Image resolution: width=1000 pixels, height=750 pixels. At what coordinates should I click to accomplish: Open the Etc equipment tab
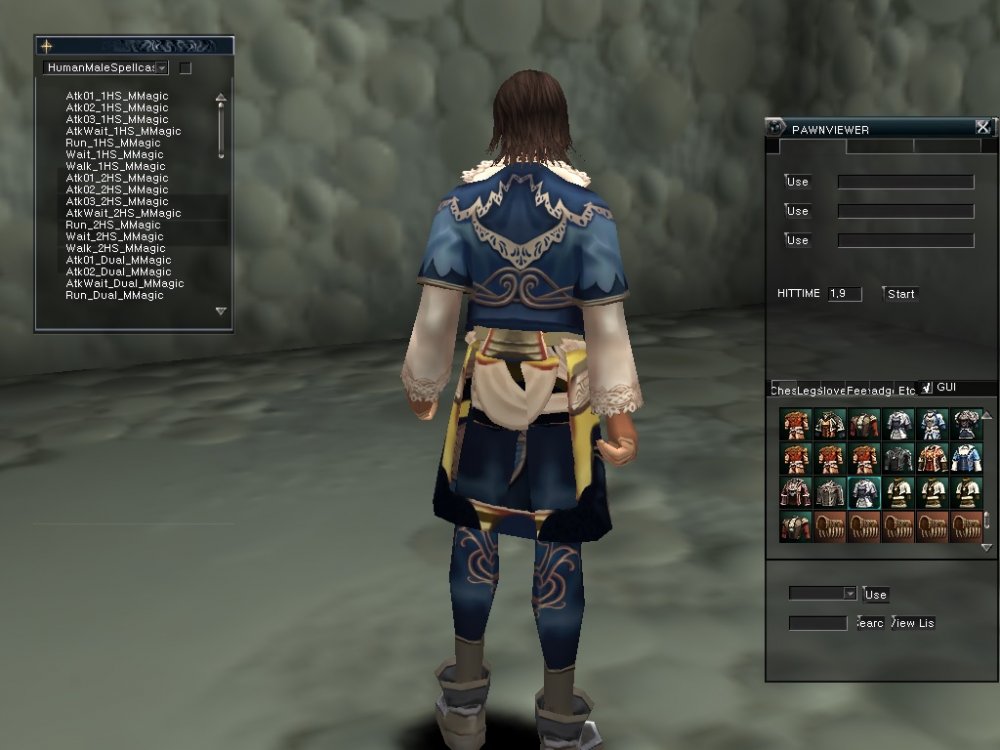tap(906, 390)
